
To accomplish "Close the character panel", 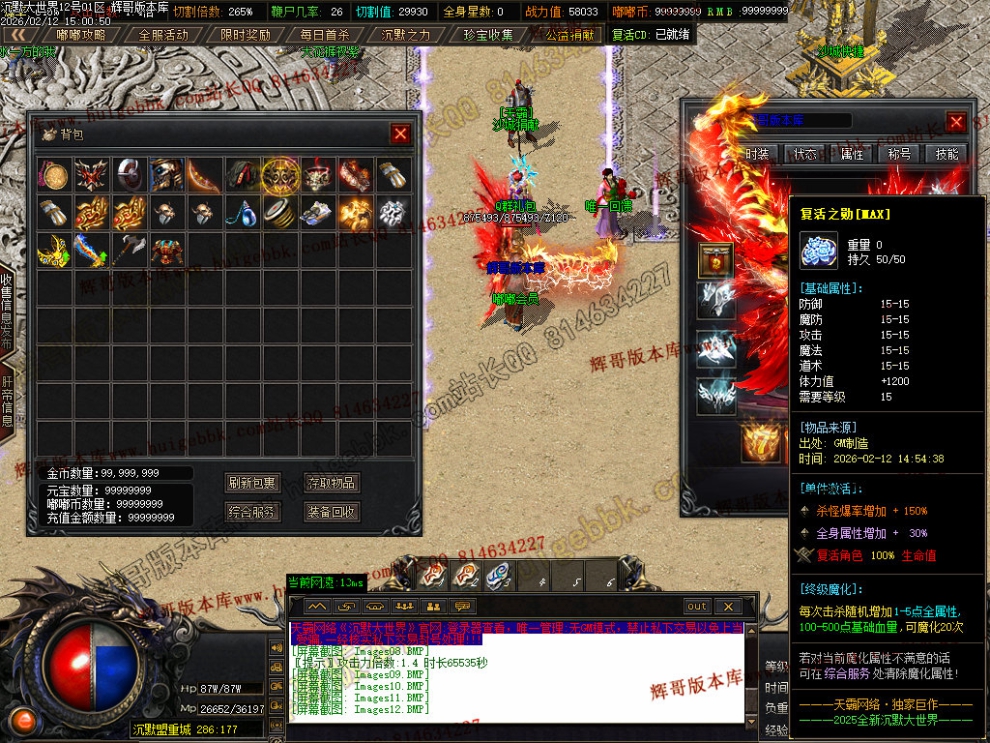I will click(x=956, y=122).
